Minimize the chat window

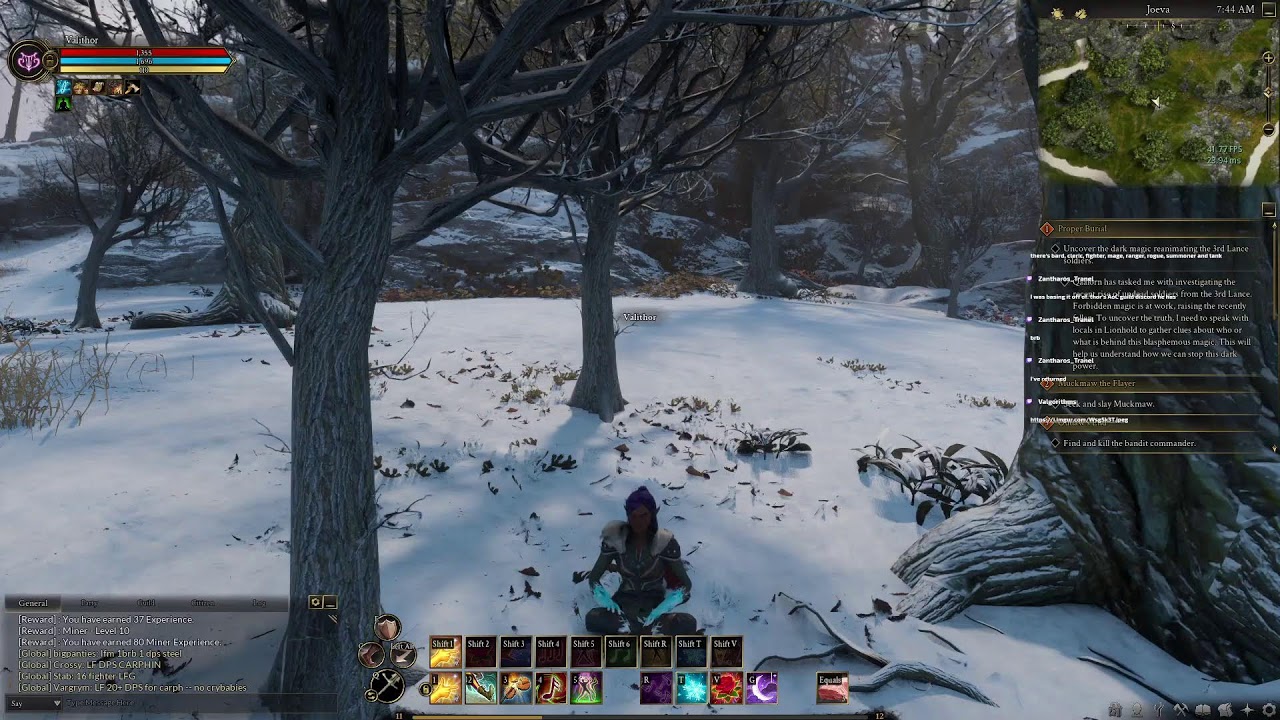click(328, 603)
